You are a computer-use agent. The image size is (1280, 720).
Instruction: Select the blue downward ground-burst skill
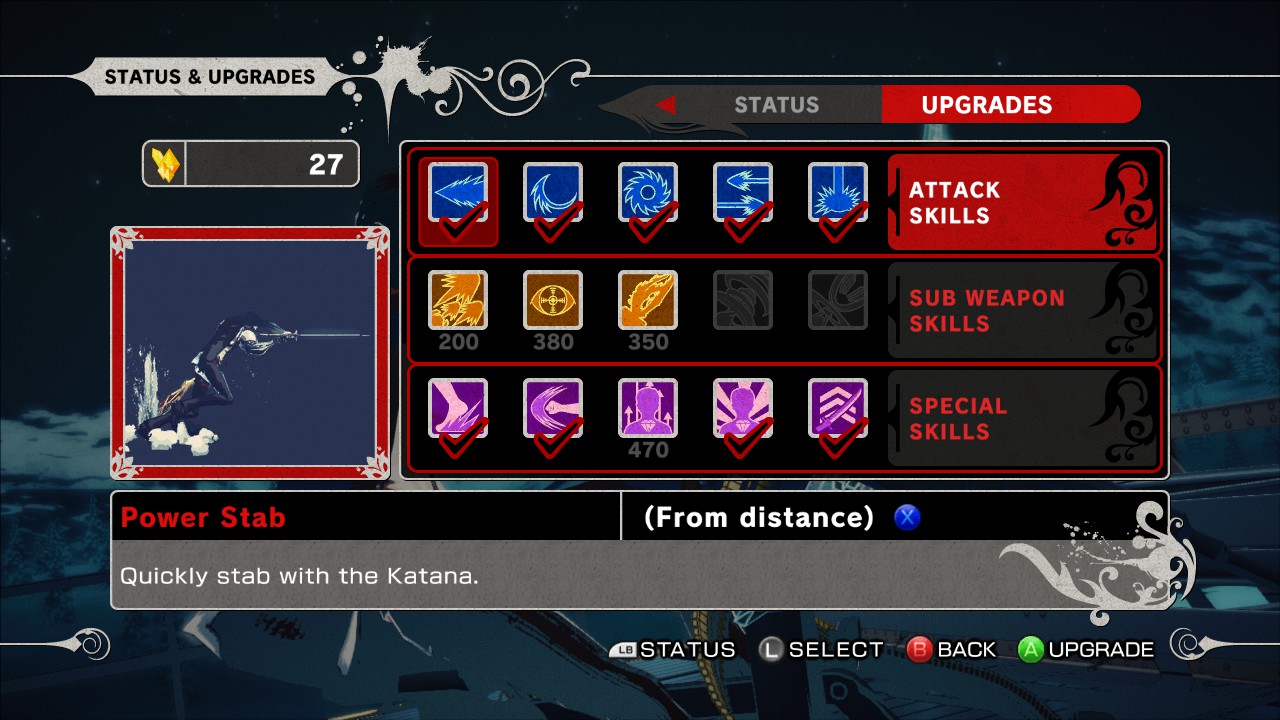838,192
